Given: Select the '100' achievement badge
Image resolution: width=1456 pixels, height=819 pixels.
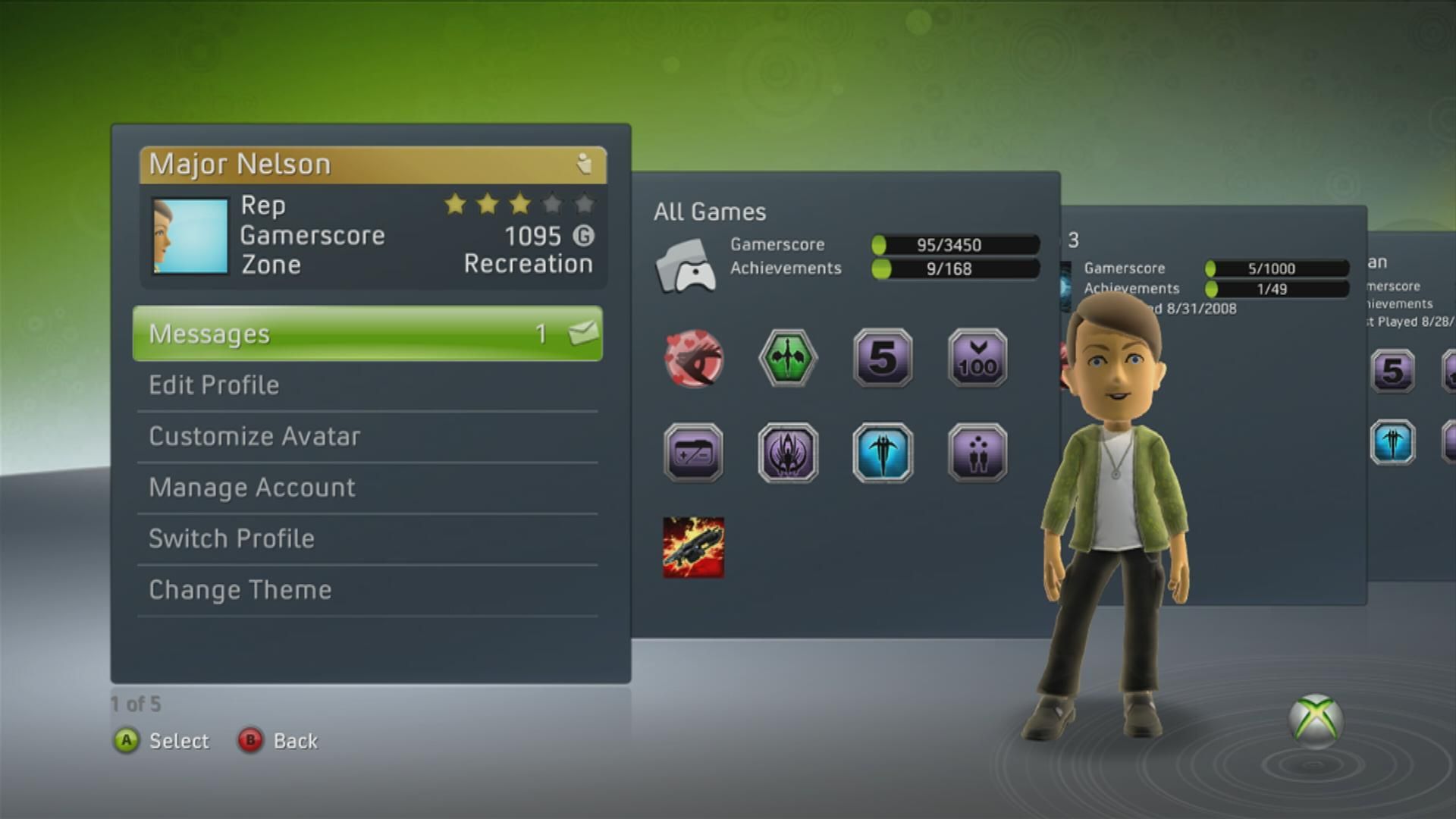Looking at the screenshot, I should [x=977, y=359].
